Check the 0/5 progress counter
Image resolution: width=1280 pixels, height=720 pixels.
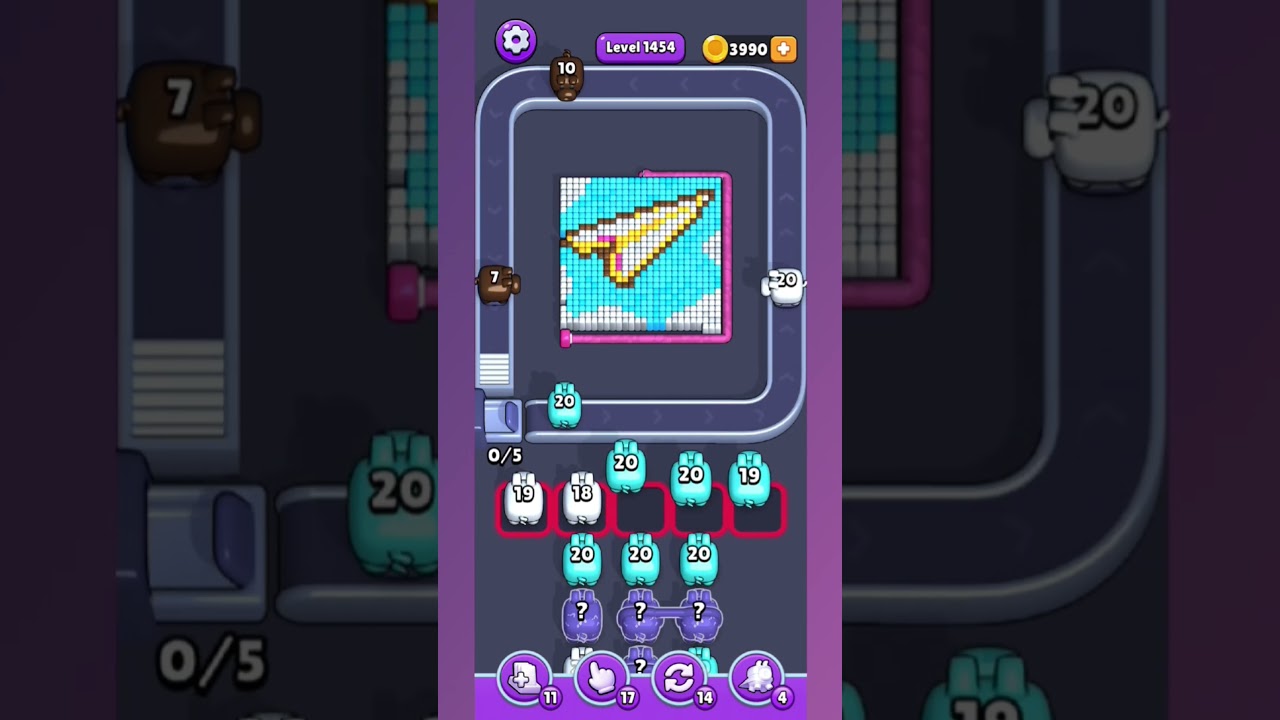point(503,455)
